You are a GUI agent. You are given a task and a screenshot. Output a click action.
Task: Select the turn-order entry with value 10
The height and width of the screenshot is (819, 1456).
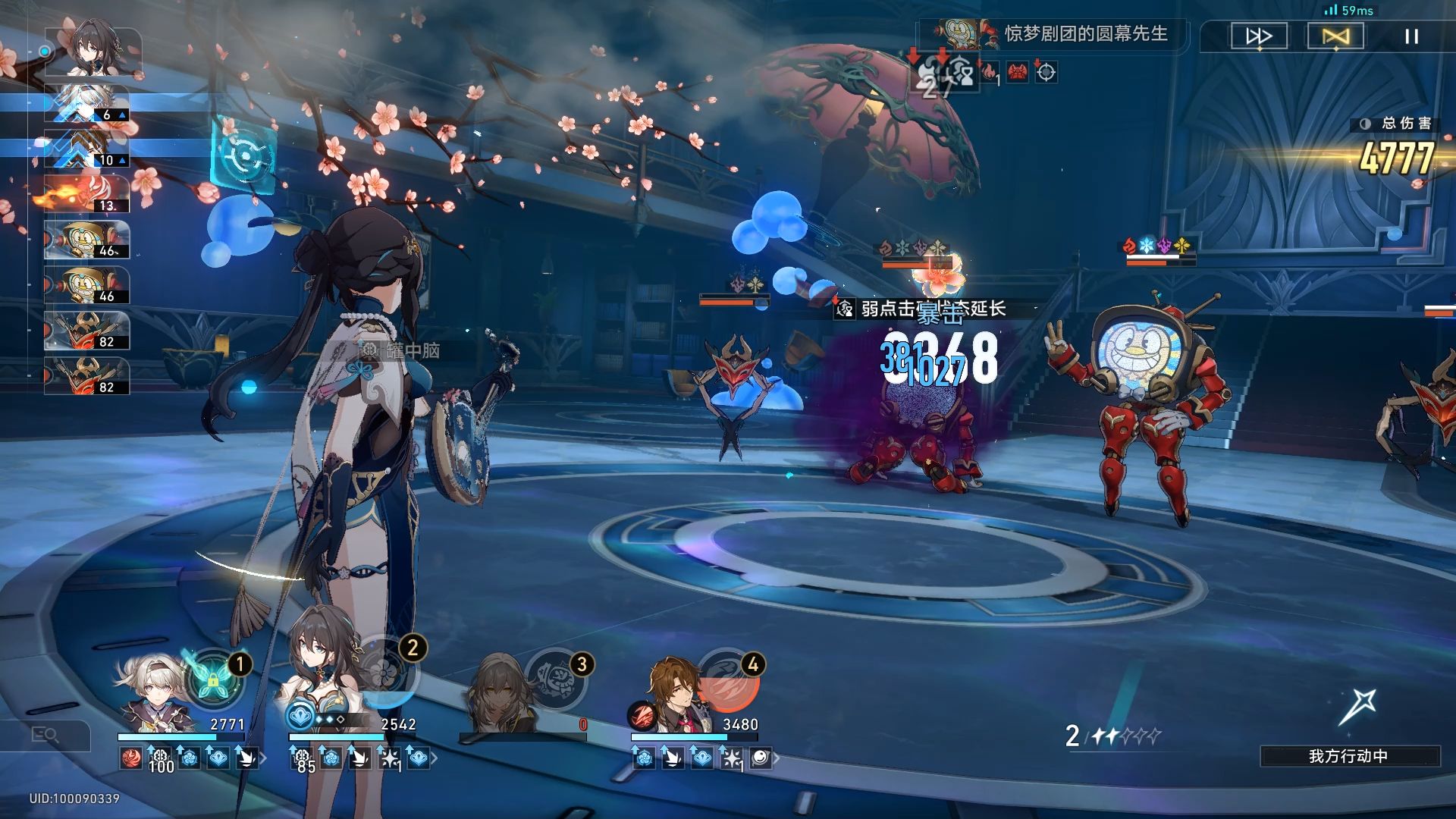[87, 149]
